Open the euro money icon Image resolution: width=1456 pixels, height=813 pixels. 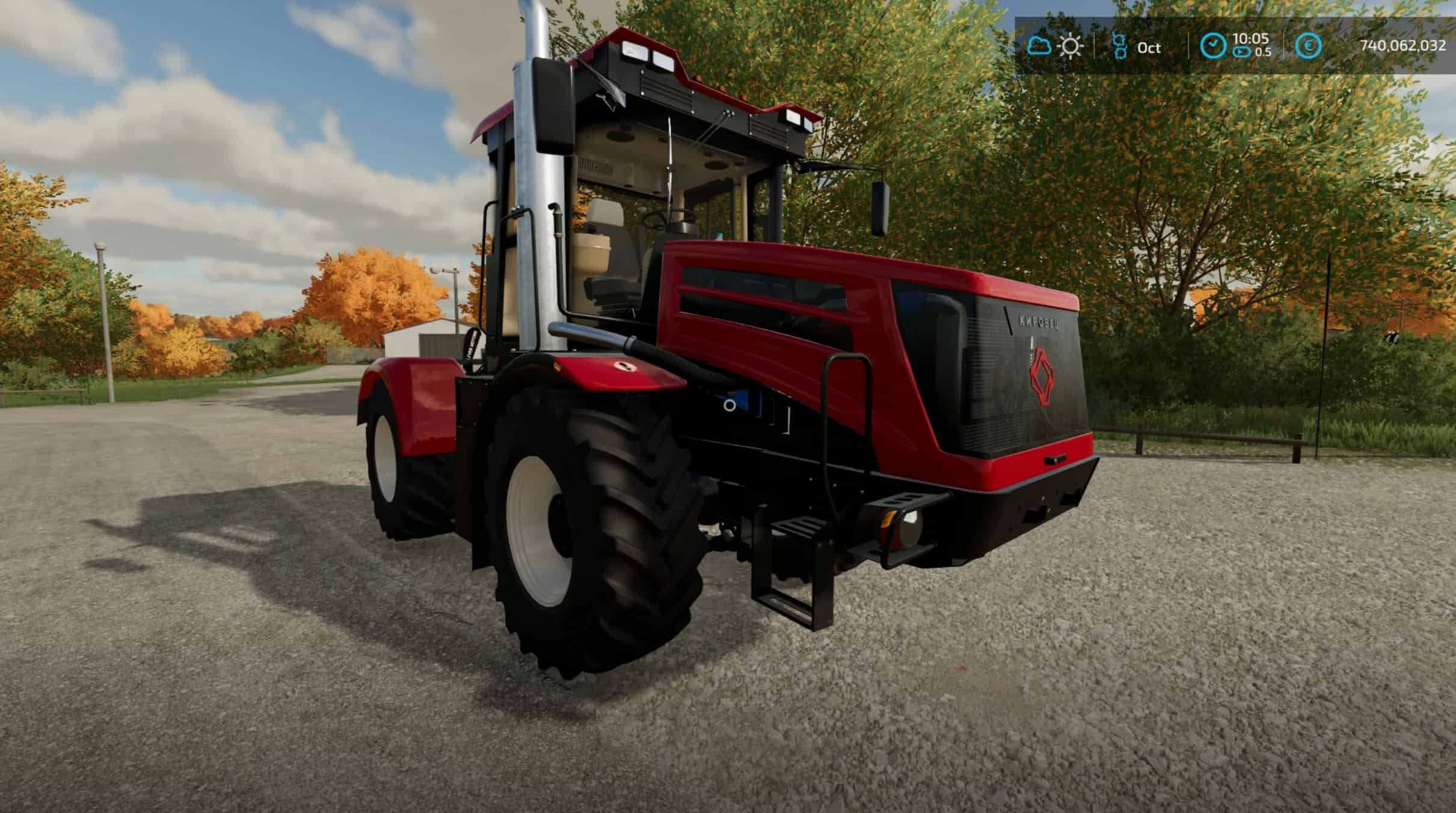coord(1309,46)
